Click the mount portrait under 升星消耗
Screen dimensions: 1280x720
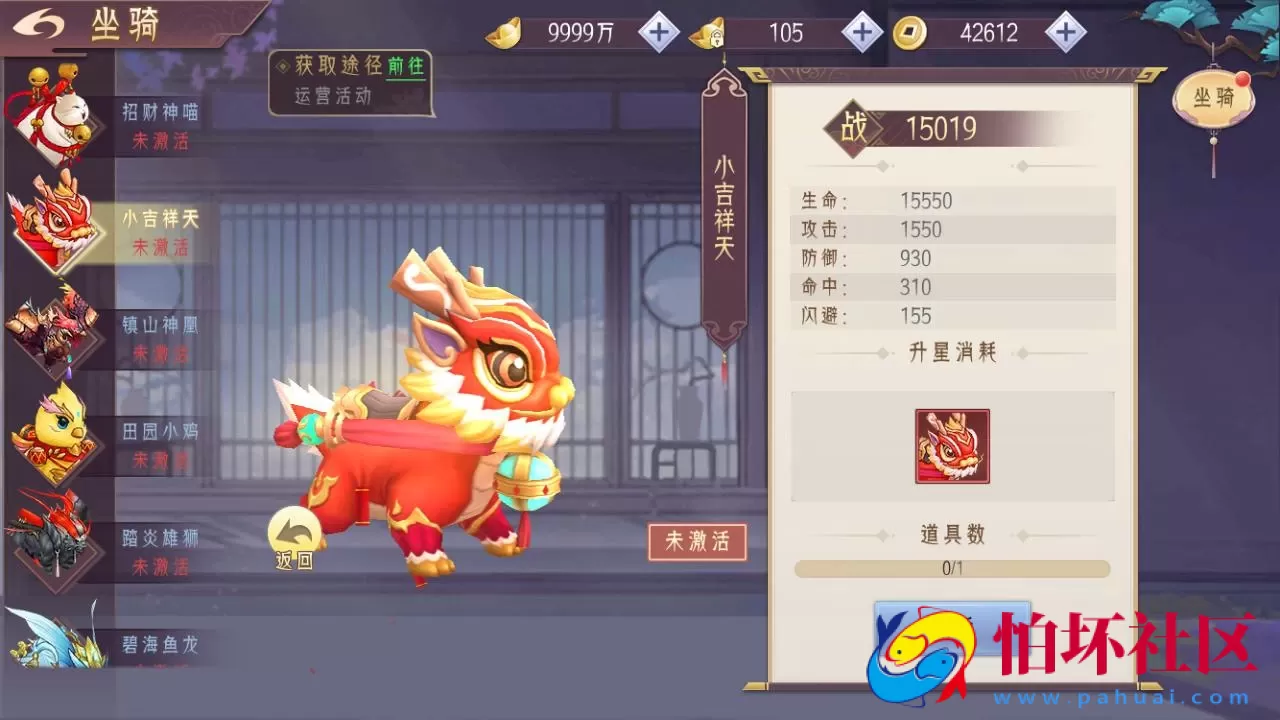click(952, 446)
